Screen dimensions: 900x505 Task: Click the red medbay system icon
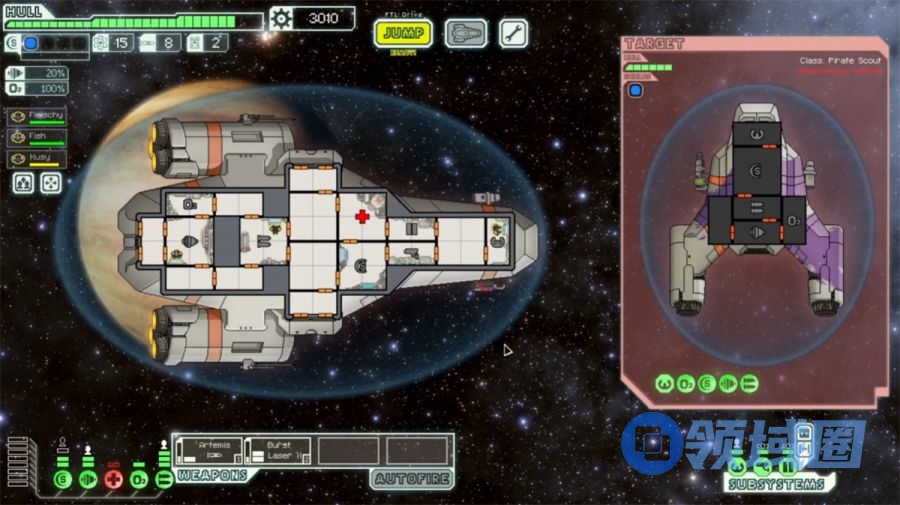[x=114, y=480]
